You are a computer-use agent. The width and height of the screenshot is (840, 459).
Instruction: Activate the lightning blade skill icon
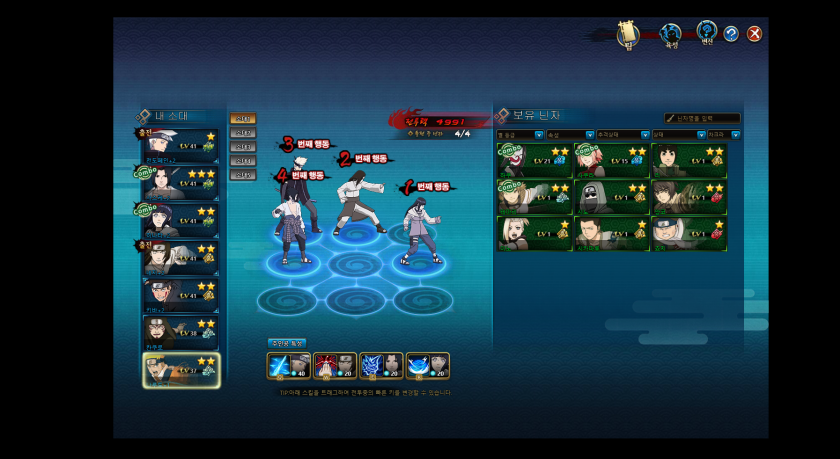coord(287,366)
